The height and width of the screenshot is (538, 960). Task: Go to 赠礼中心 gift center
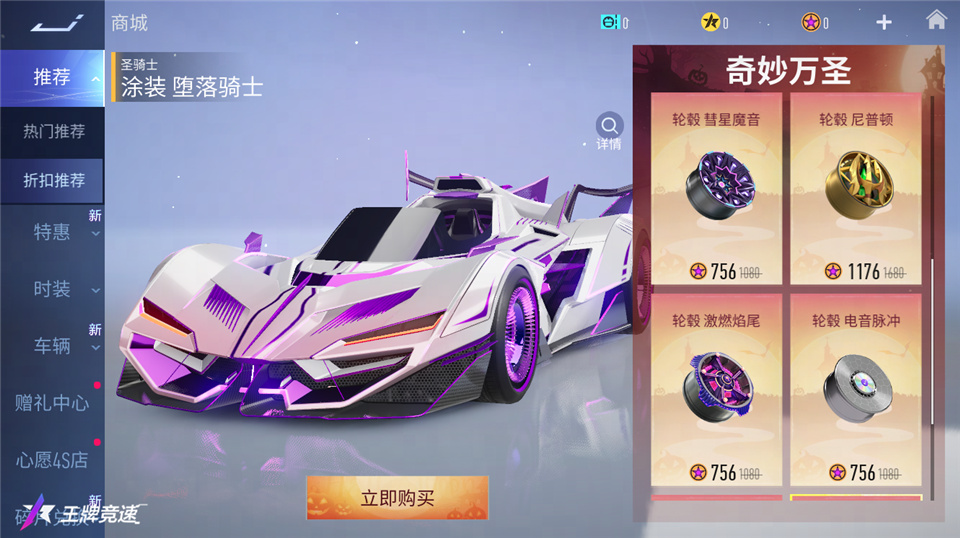coord(52,403)
